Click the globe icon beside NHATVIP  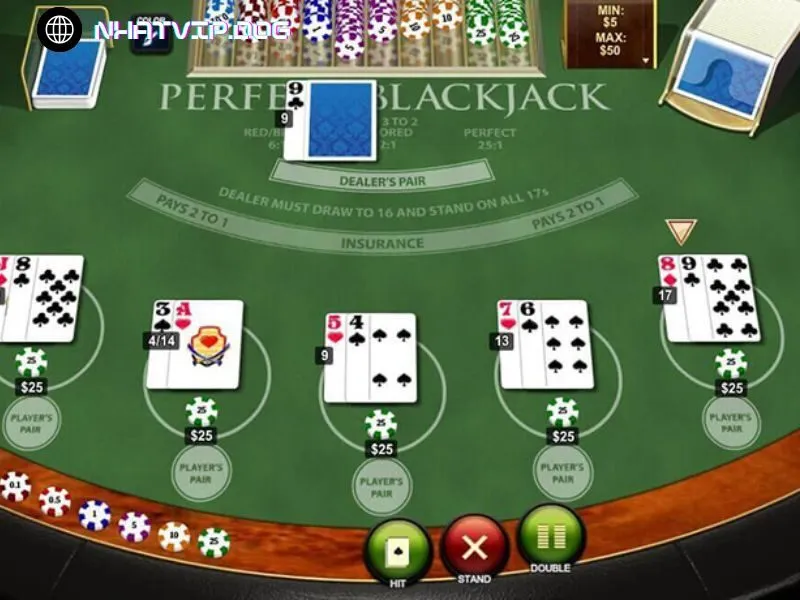(x=59, y=29)
